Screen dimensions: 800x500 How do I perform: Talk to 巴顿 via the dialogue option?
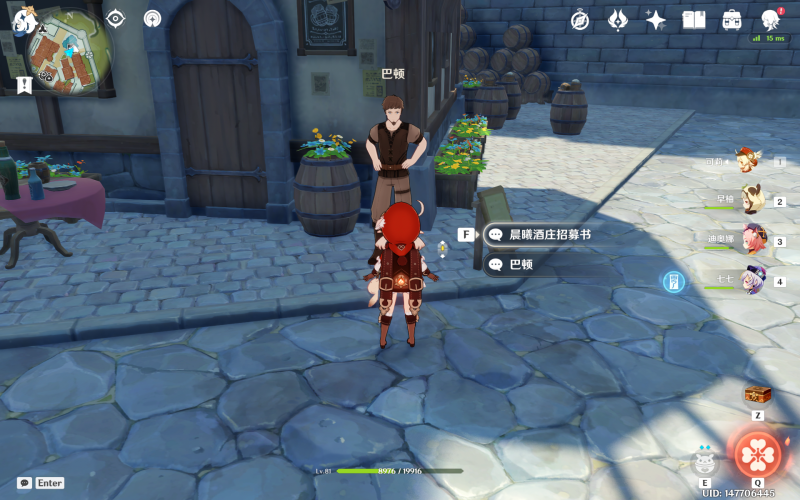520,265
